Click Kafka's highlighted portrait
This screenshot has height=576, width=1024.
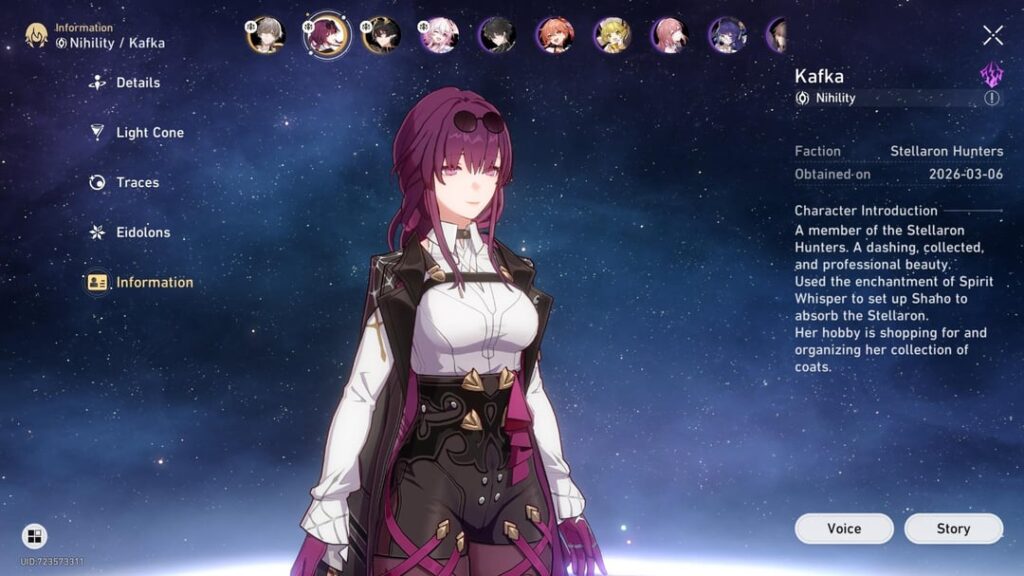[x=326, y=36]
